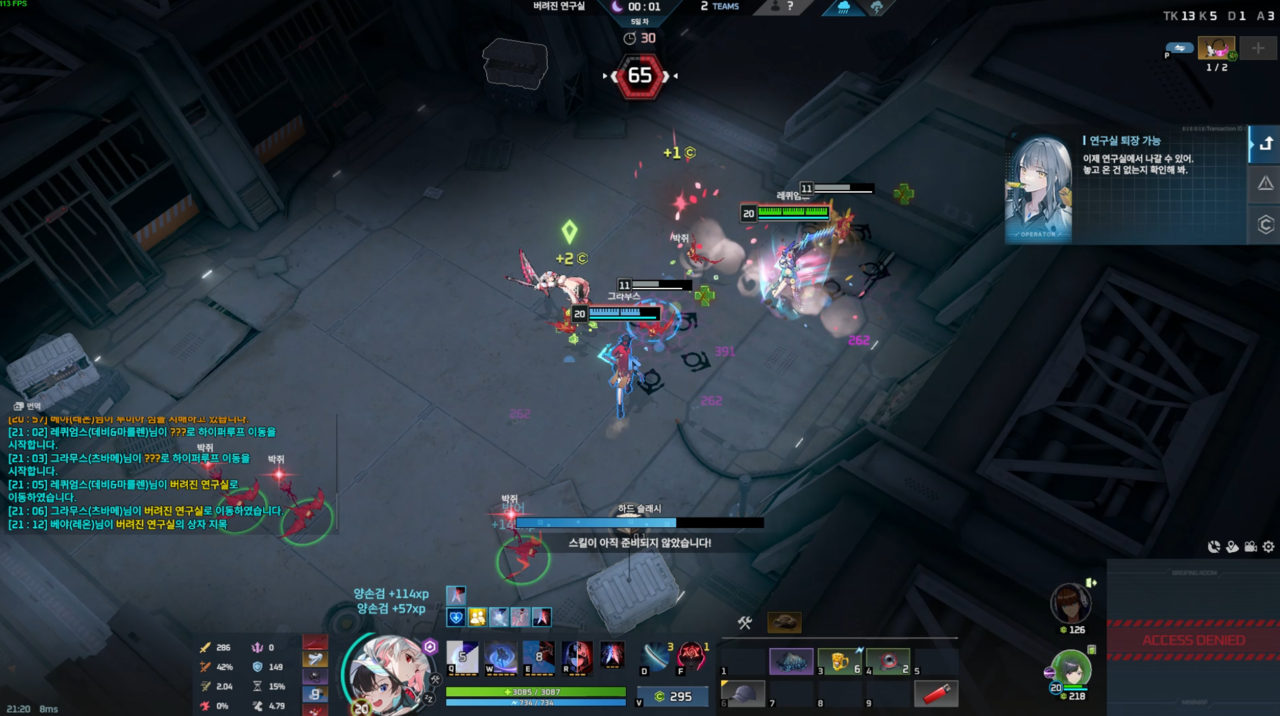
Task: Click the cap item in slot 6
Action: click(743, 693)
